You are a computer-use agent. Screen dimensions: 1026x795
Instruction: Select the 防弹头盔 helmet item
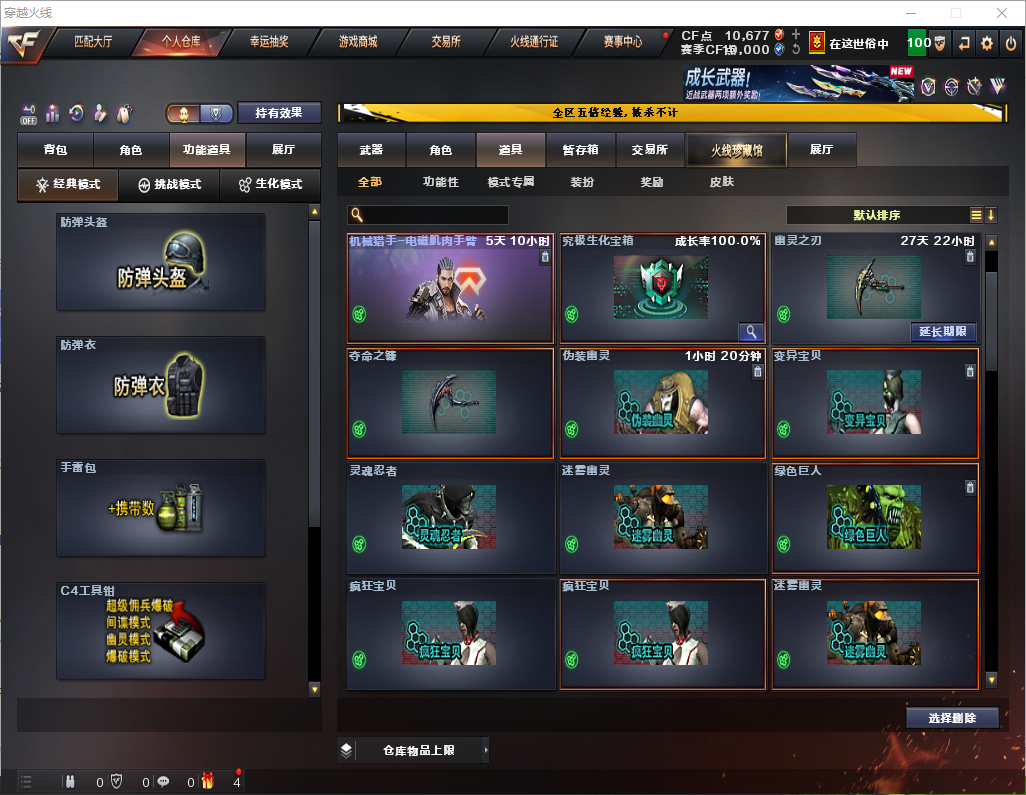[x=161, y=262]
